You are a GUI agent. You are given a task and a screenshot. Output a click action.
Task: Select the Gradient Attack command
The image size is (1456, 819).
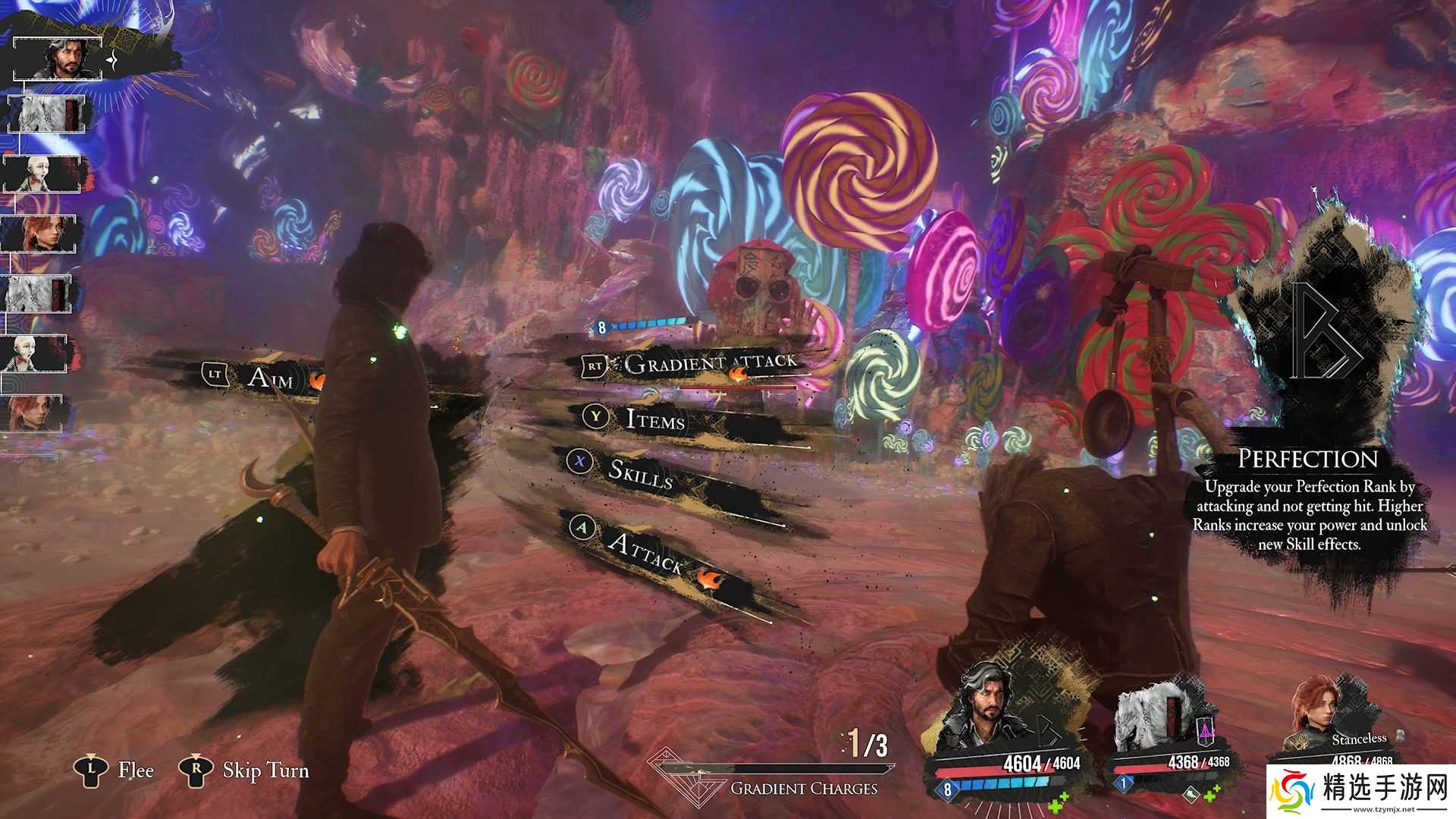click(711, 364)
